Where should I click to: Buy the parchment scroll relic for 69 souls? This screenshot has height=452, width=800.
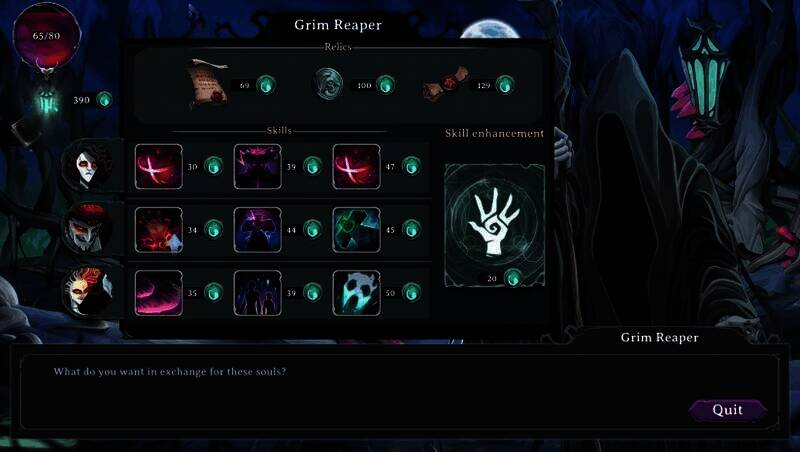click(x=206, y=85)
